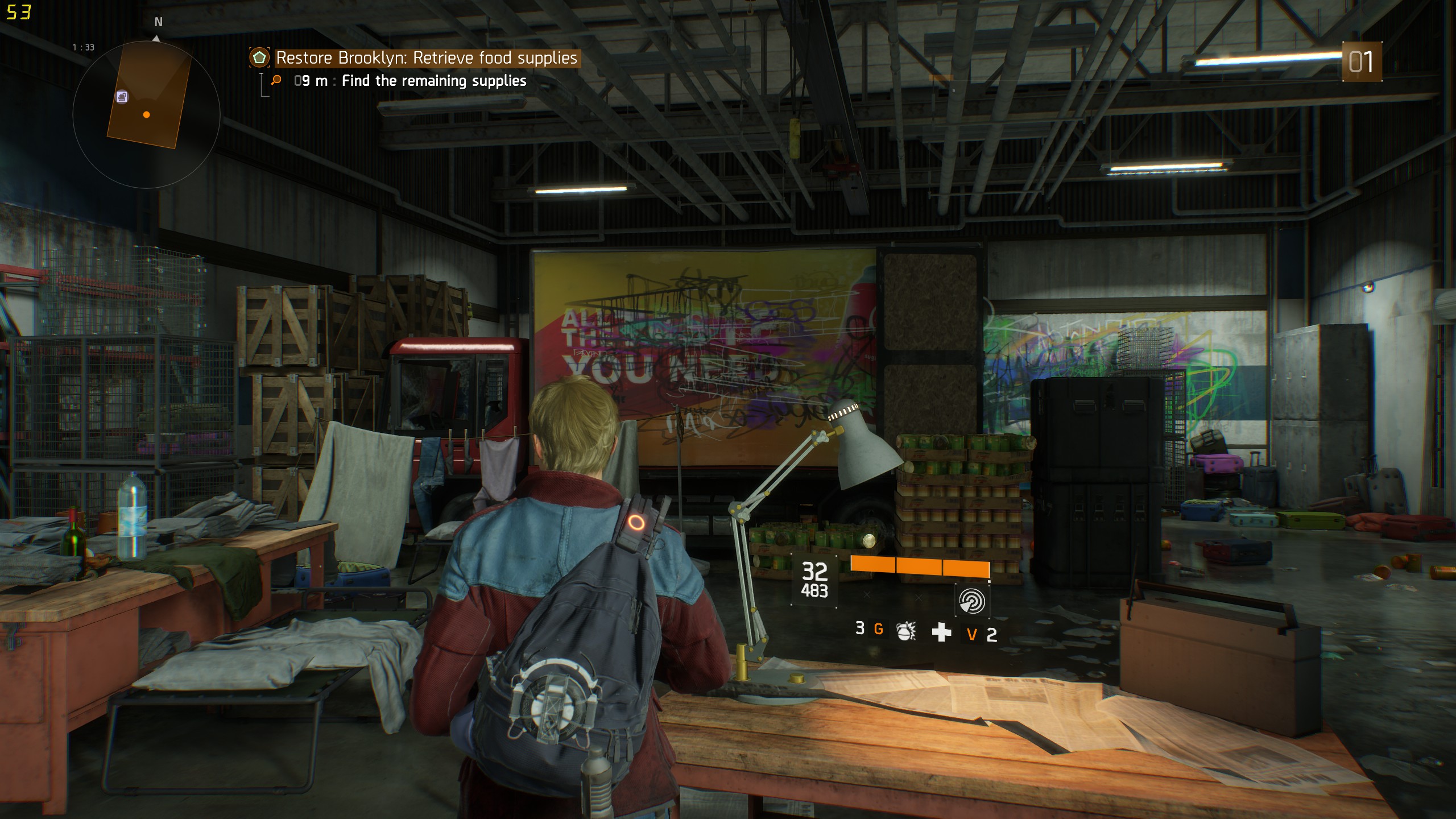Click the level 01 badge
The height and width of the screenshot is (819, 1456).
[1361, 61]
